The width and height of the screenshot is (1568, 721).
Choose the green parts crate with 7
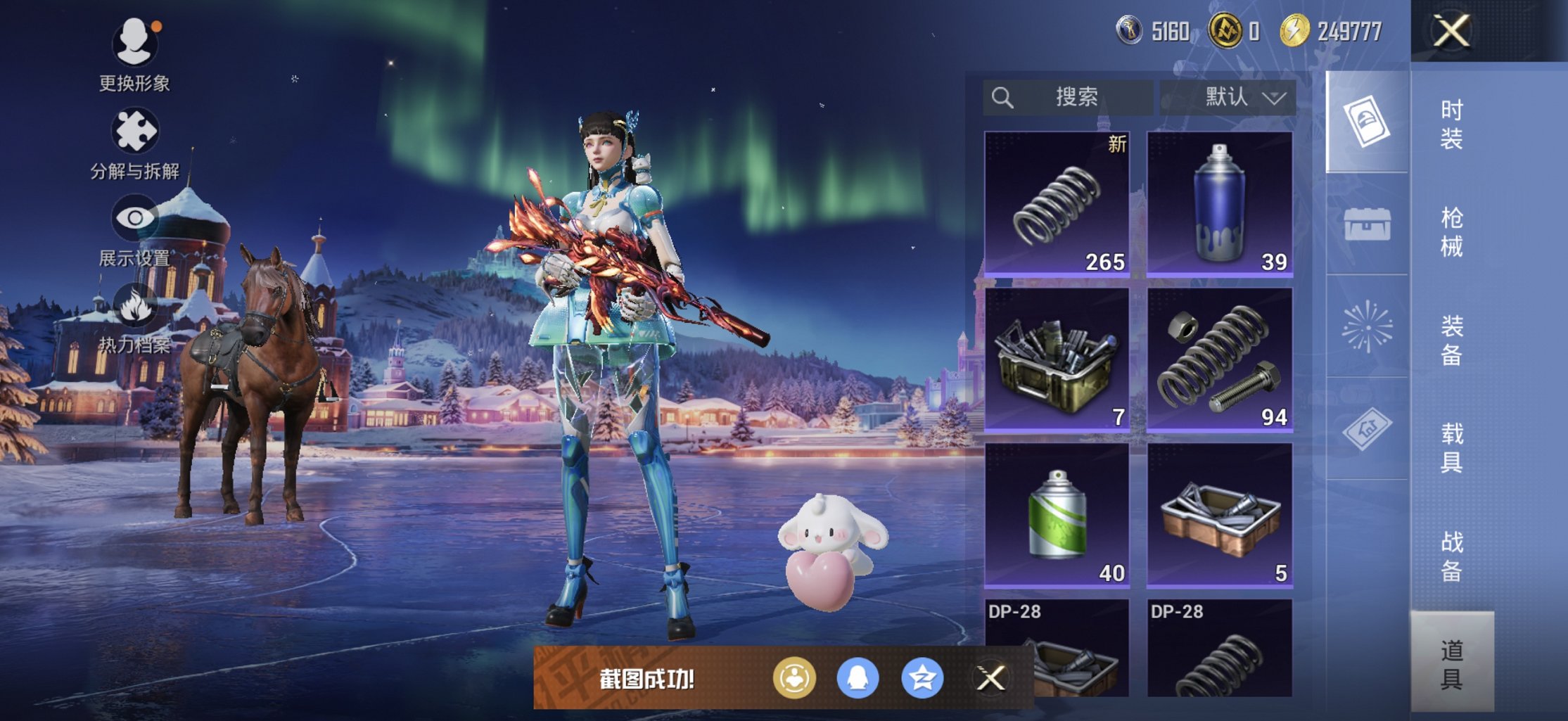click(1057, 359)
